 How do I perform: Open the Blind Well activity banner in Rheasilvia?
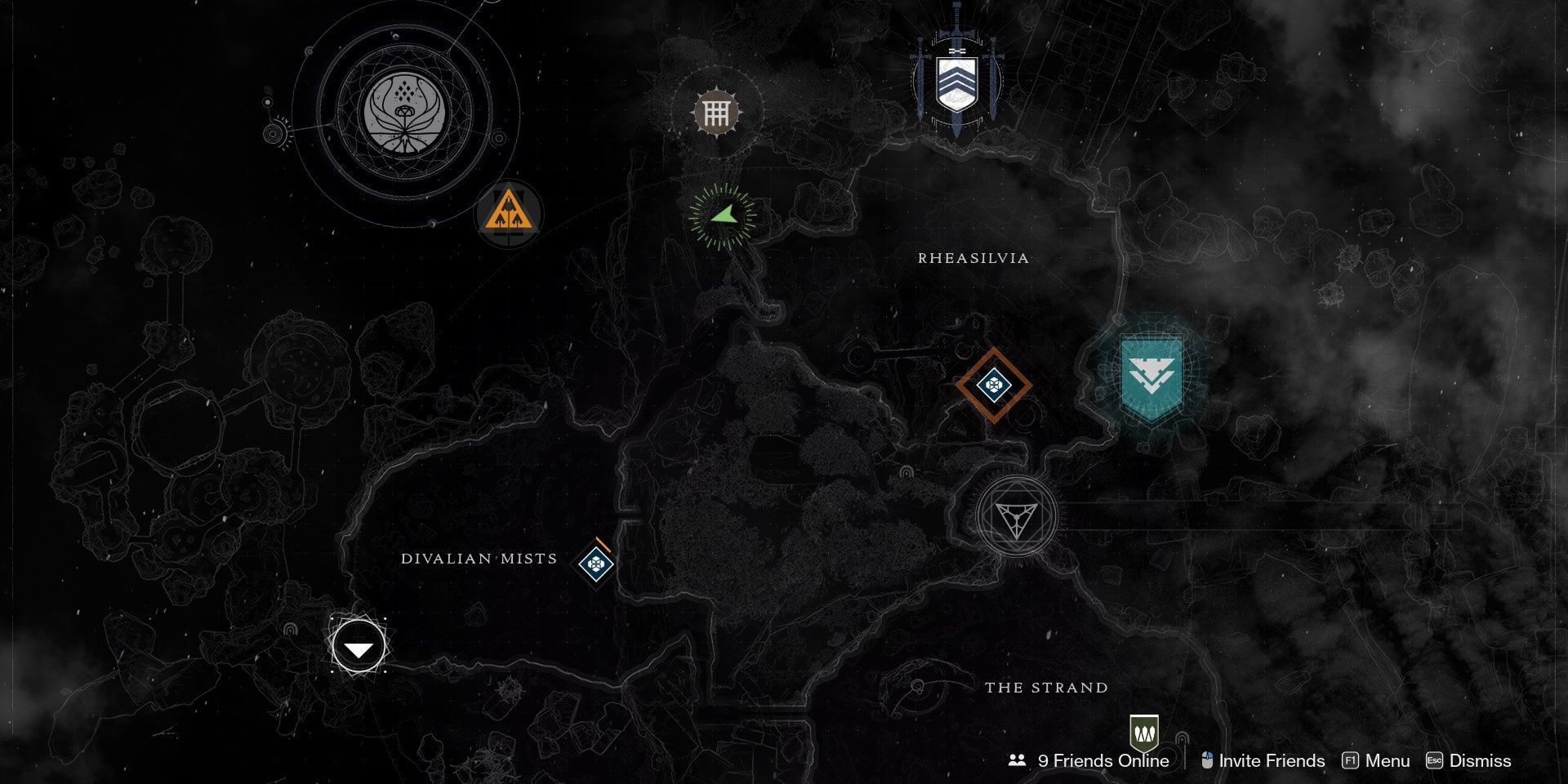pos(955,78)
